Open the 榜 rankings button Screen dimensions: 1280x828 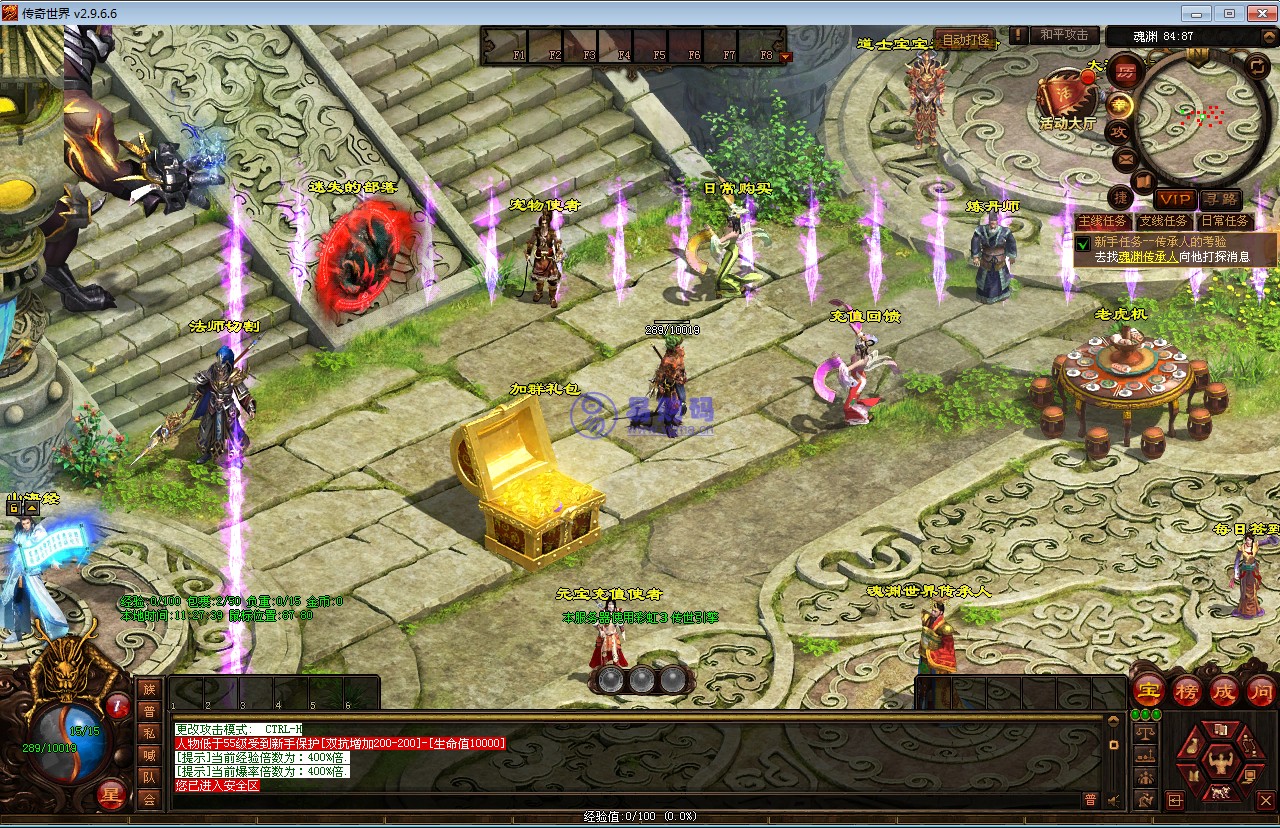click(1187, 690)
